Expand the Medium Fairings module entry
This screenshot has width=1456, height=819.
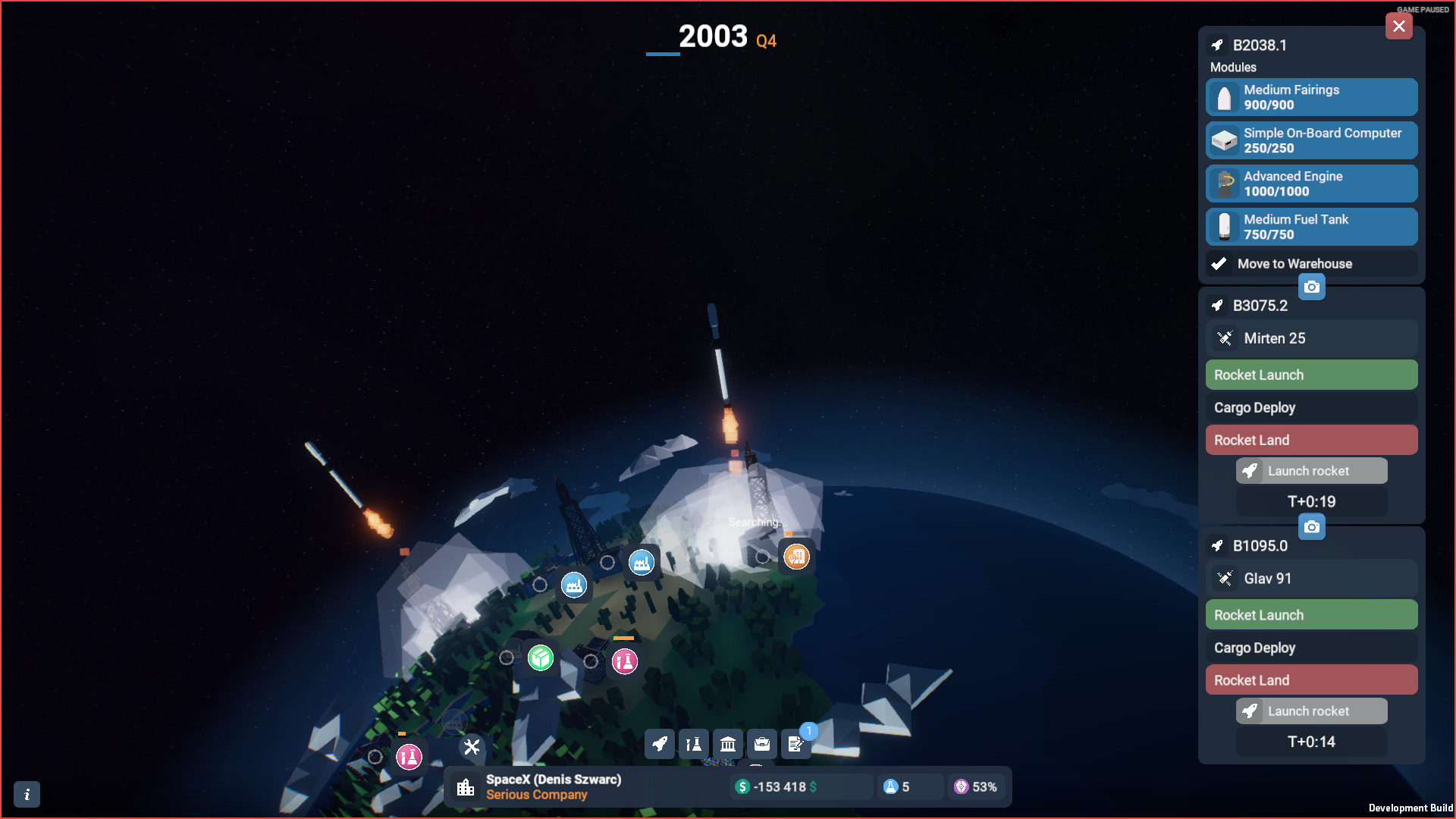pyautogui.click(x=1311, y=97)
